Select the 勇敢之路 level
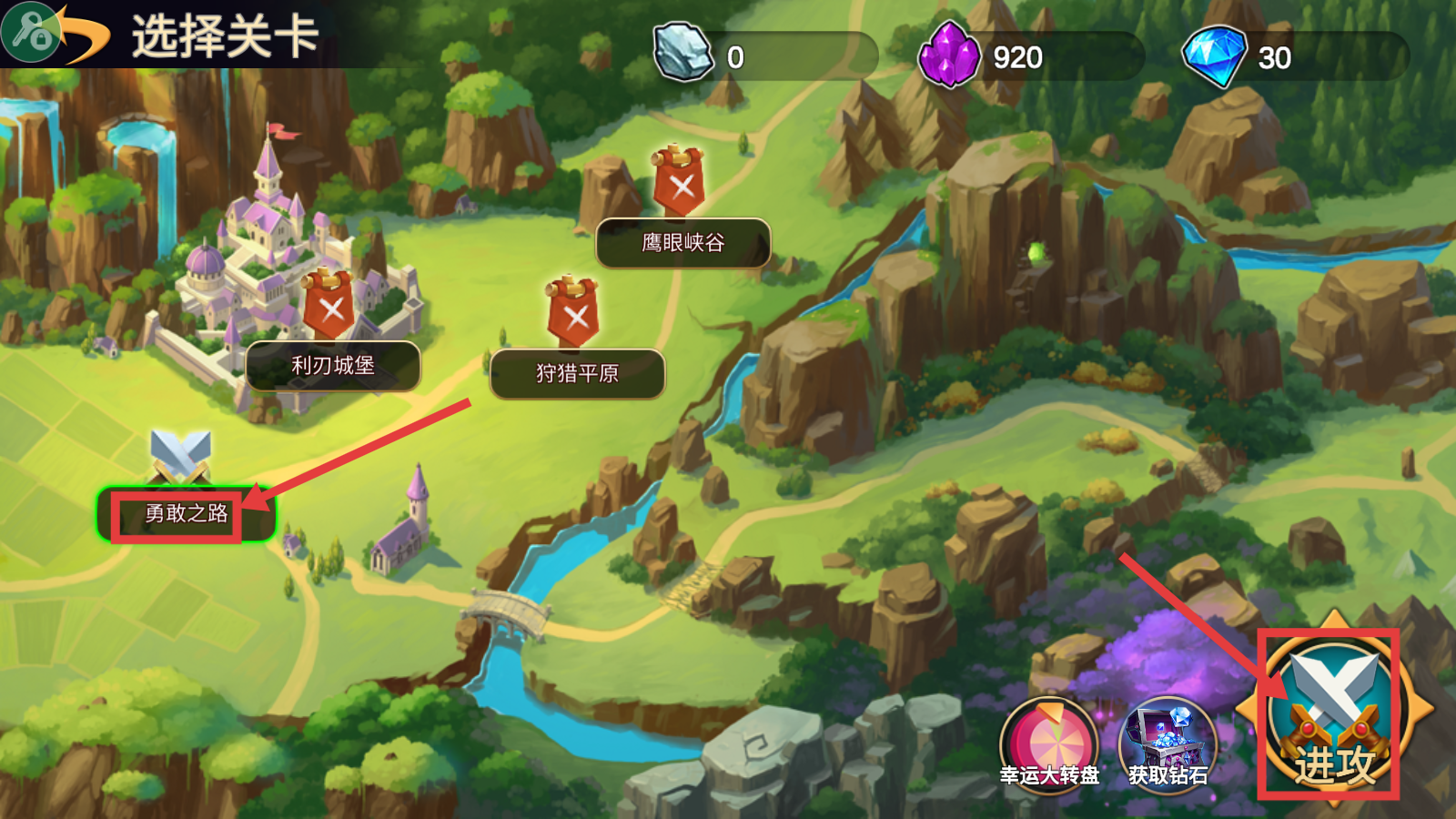The width and height of the screenshot is (1456, 819). [187, 513]
